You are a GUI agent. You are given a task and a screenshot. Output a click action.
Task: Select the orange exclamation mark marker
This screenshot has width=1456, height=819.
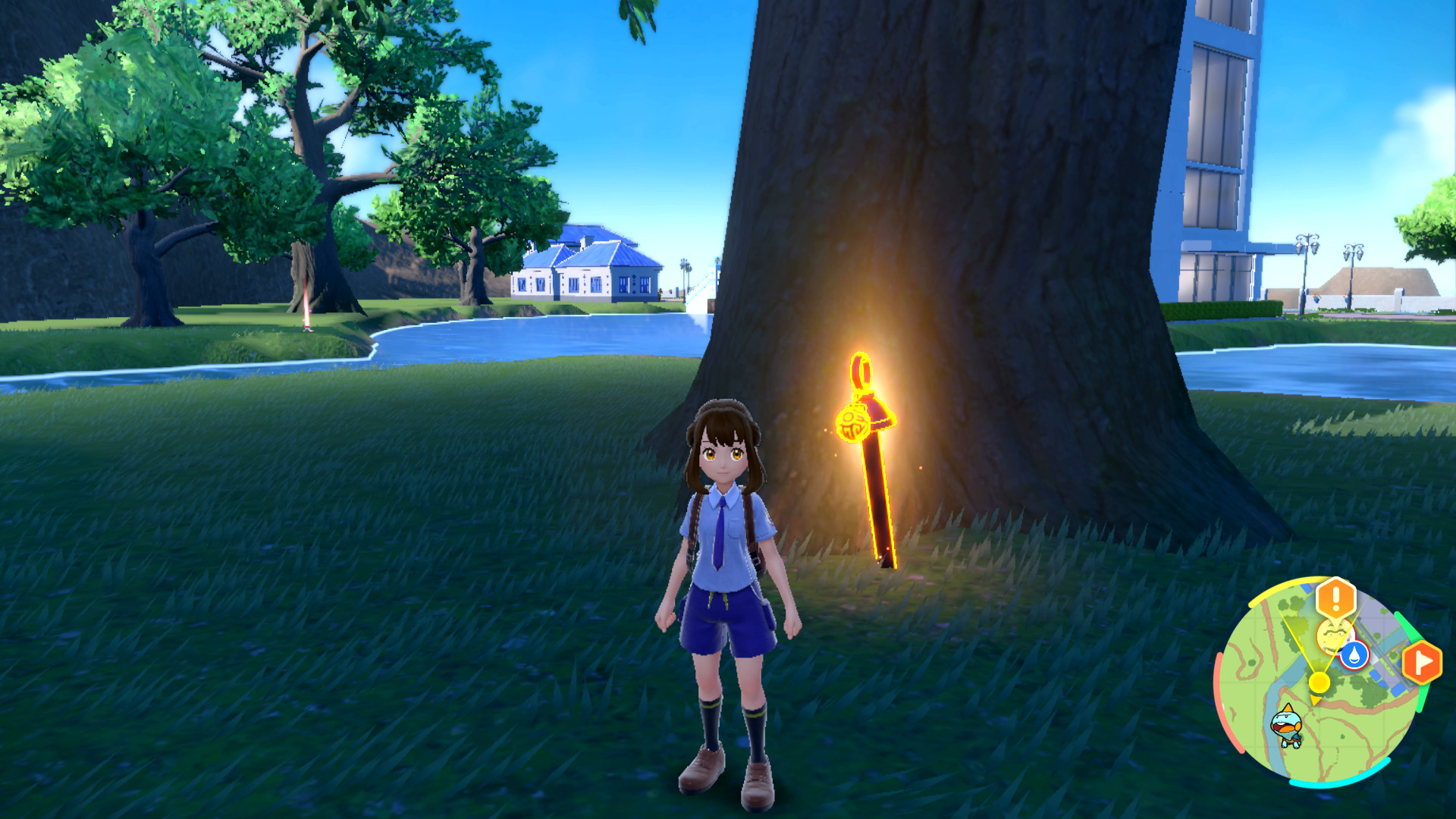(1335, 598)
